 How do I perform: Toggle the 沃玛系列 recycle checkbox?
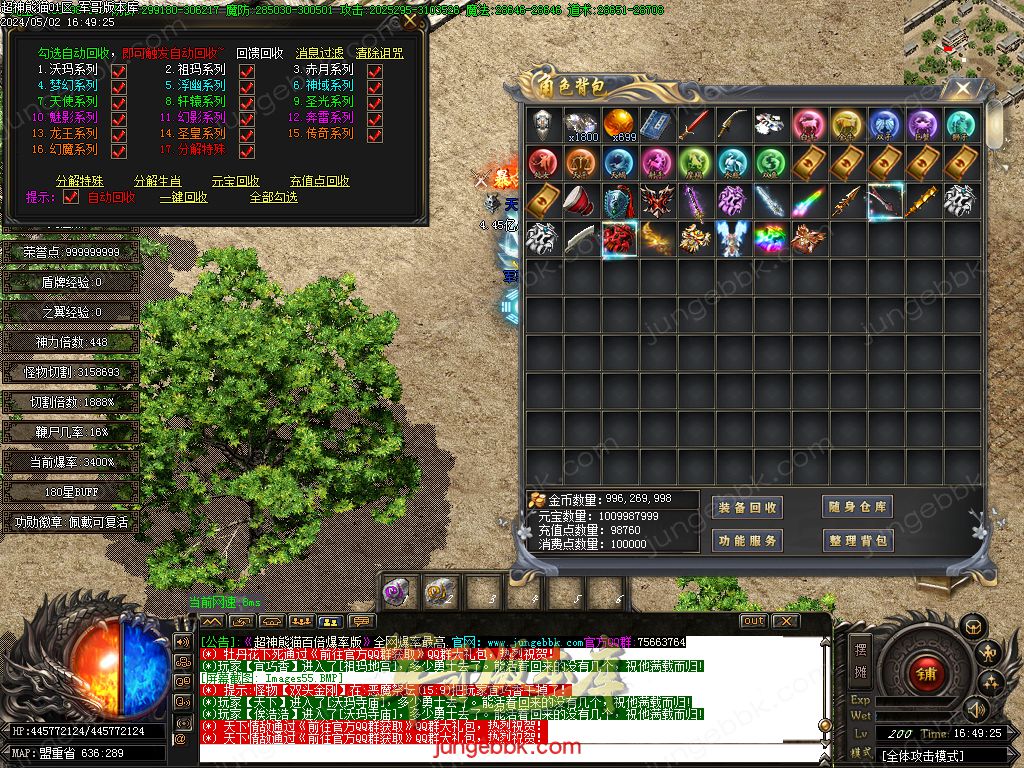tap(119, 71)
